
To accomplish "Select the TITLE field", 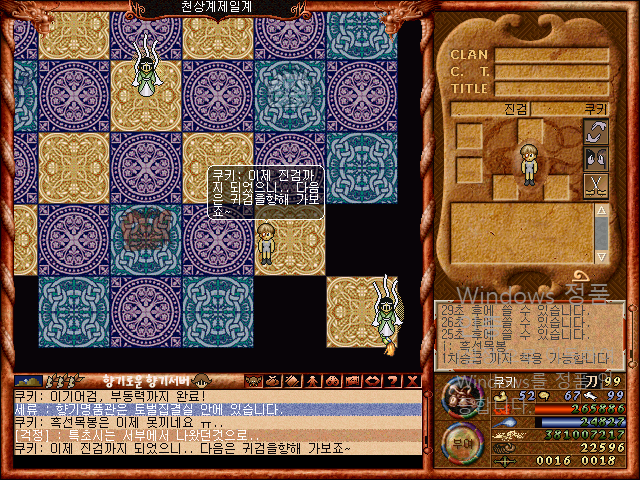I will [551, 89].
